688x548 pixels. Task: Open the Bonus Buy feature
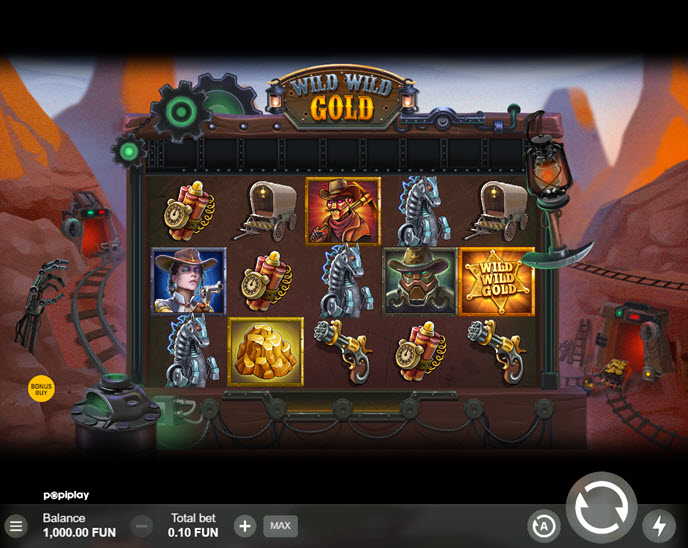[x=41, y=389]
